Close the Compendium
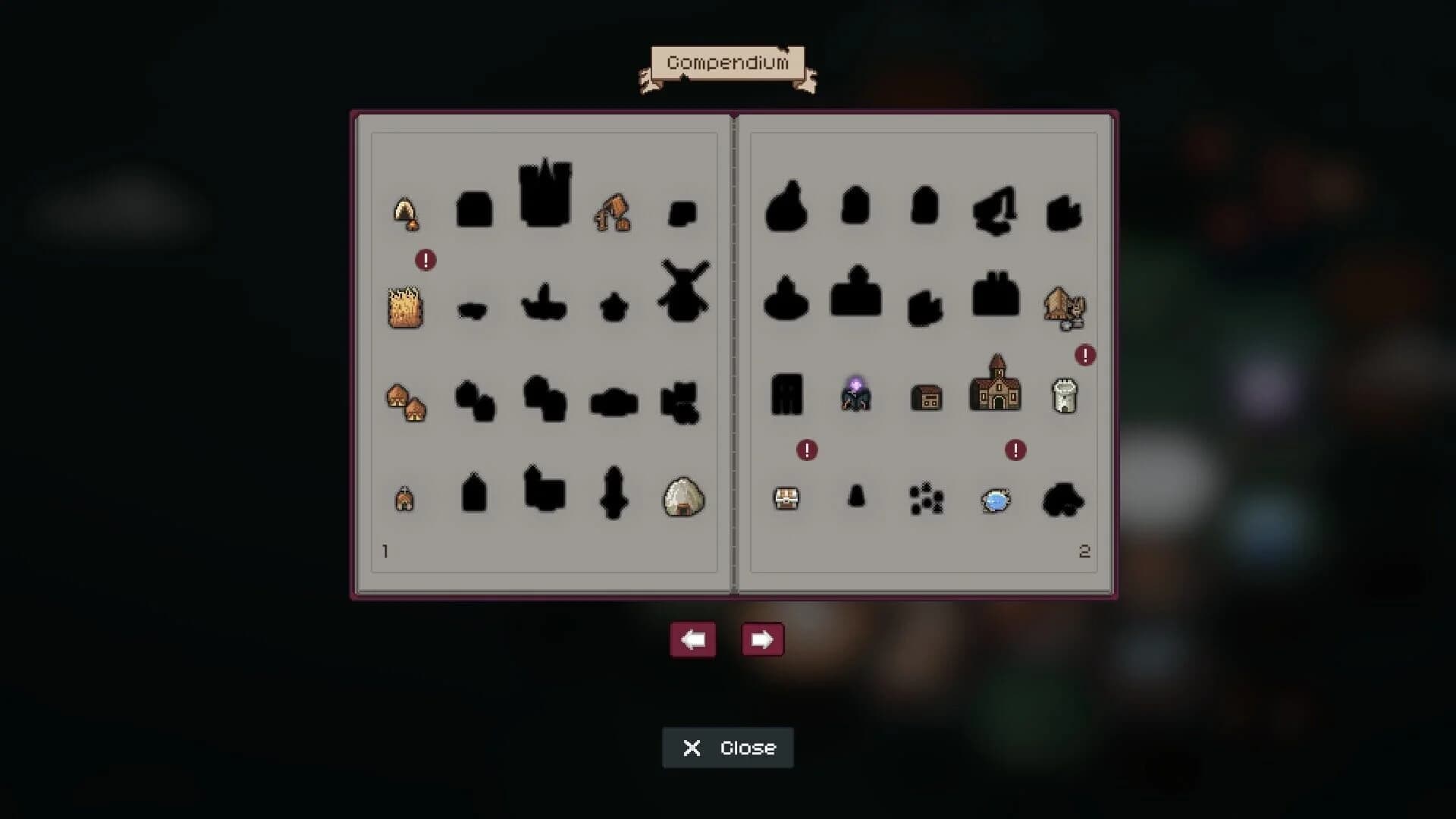1456x819 pixels. pyautogui.click(x=727, y=748)
